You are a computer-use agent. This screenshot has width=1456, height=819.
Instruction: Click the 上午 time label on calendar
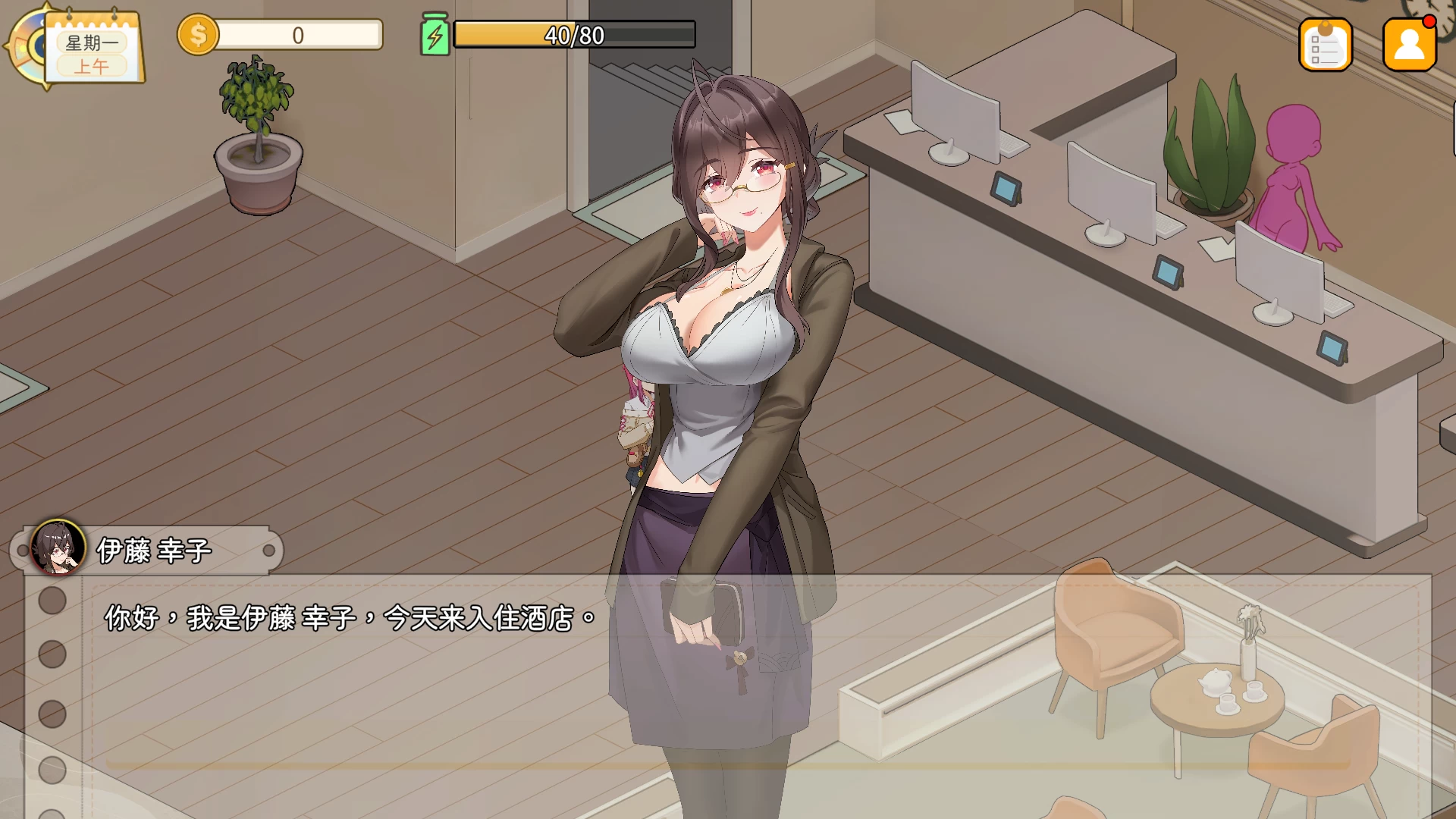tap(94, 66)
